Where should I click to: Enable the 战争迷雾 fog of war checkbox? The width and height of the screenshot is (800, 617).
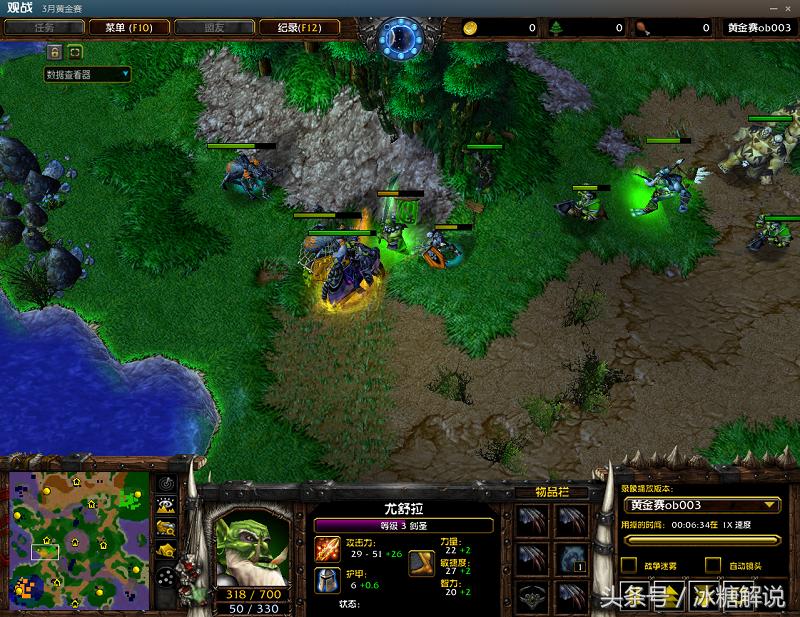629,566
